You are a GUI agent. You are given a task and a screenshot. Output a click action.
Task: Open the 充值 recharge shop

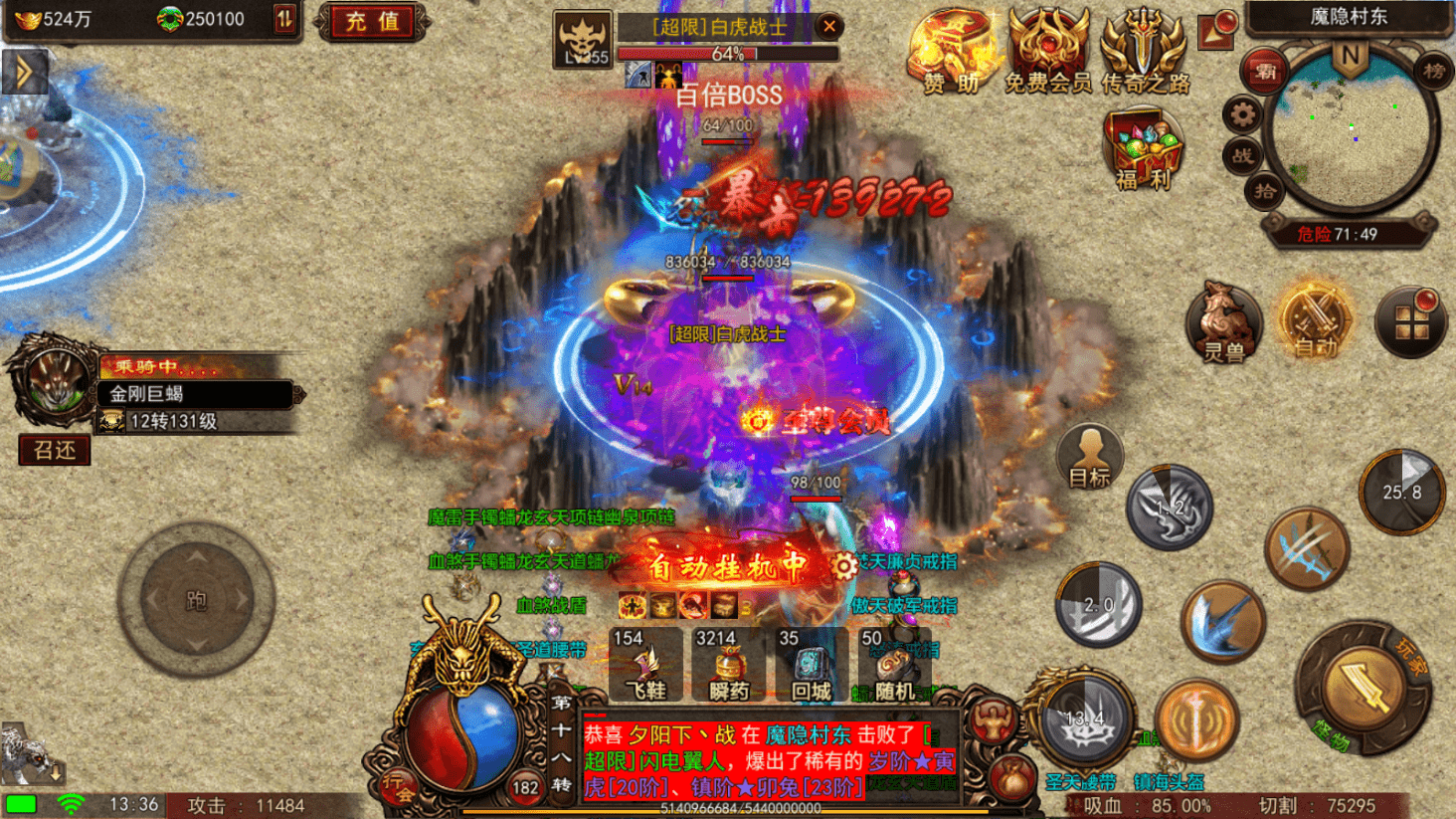[x=372, y=22]
